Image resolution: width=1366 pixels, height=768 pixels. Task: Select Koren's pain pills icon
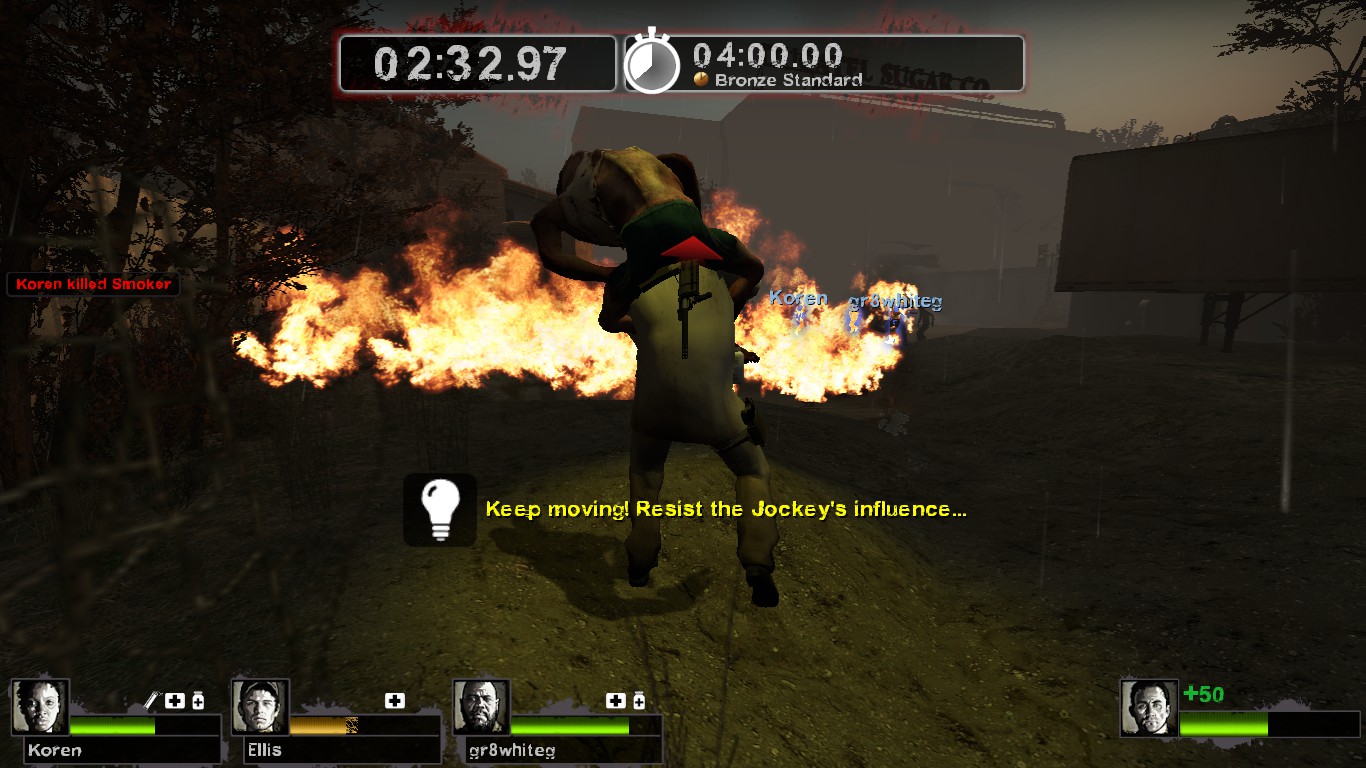tap(198, 700)
